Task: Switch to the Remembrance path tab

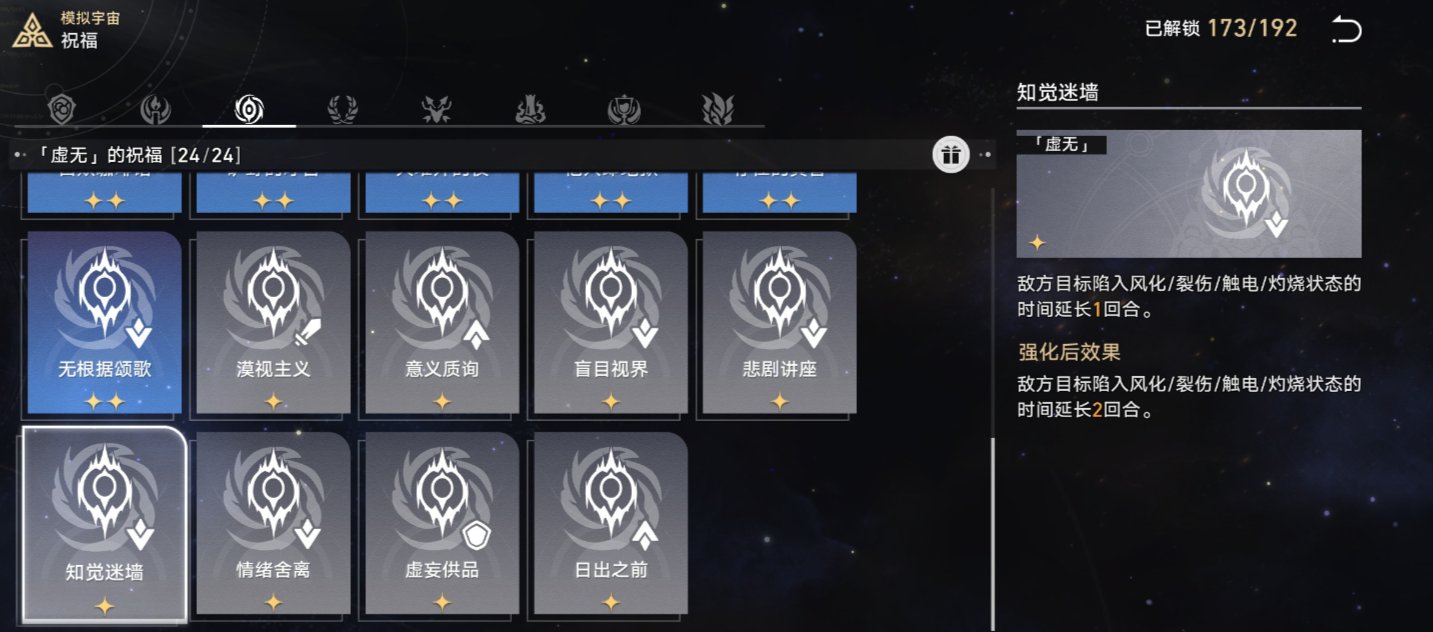Action: pyautogui.click(x=156, y=108)
